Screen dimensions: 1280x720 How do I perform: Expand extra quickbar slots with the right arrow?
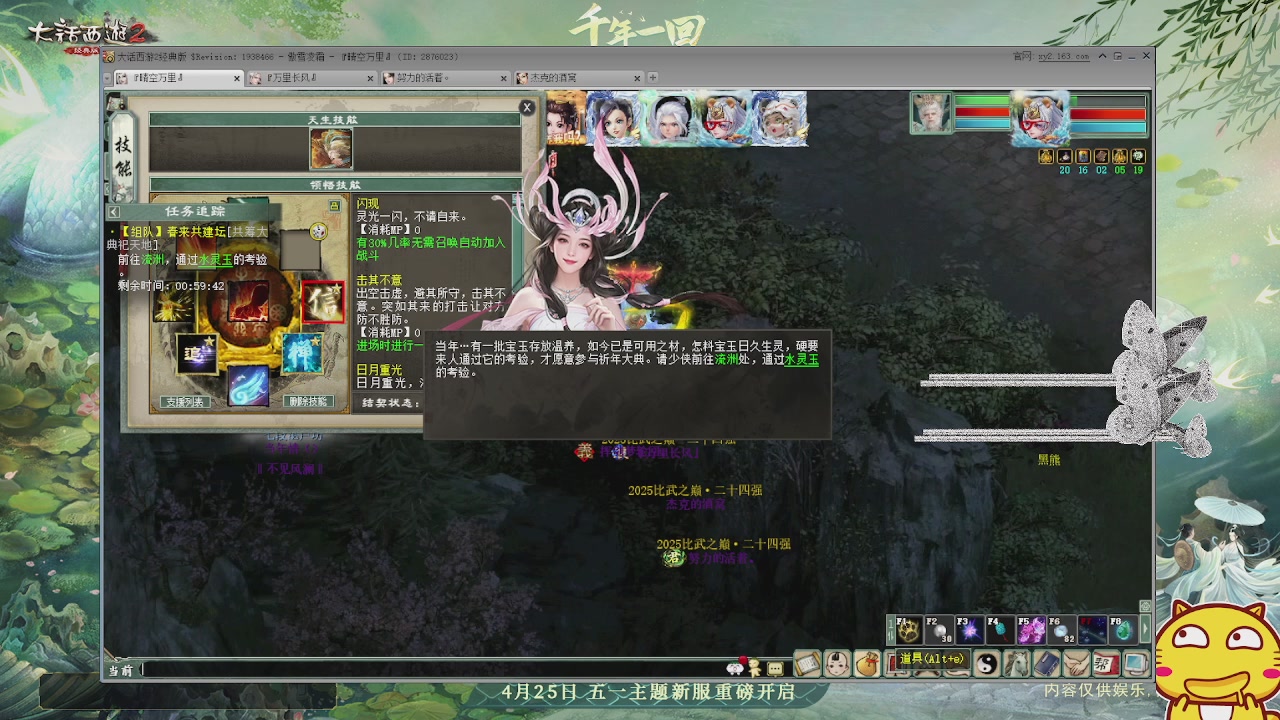(1145, 628)
